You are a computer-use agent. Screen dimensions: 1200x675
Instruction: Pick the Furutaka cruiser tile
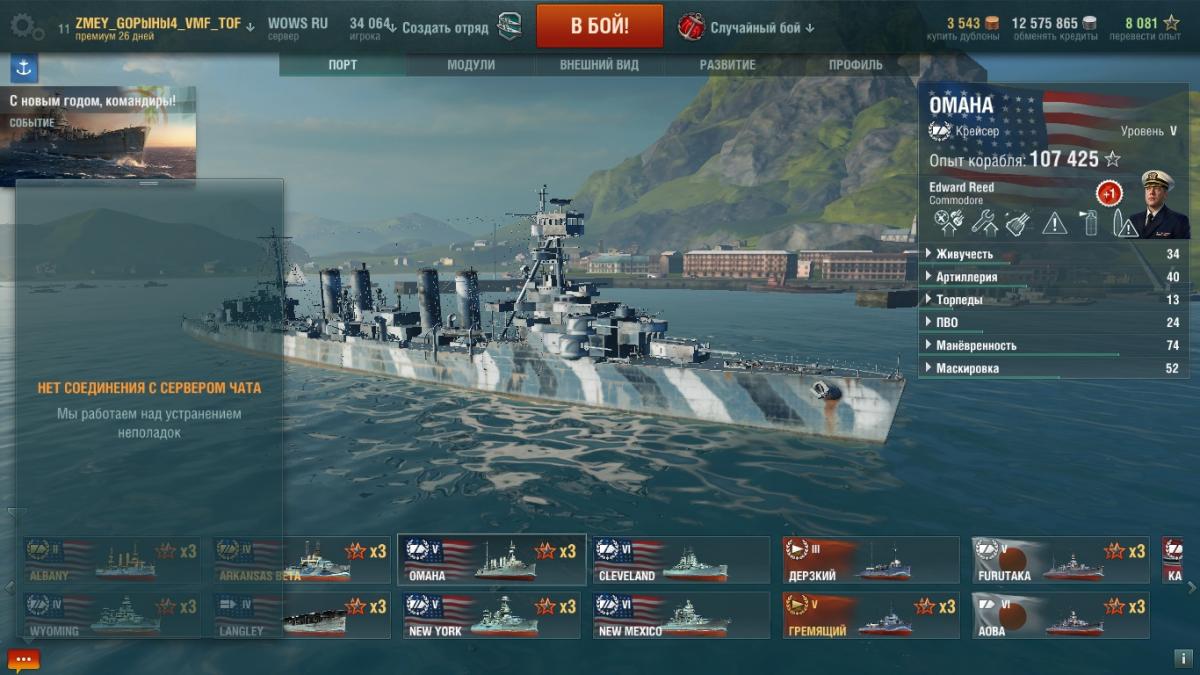click(1060, 560)
